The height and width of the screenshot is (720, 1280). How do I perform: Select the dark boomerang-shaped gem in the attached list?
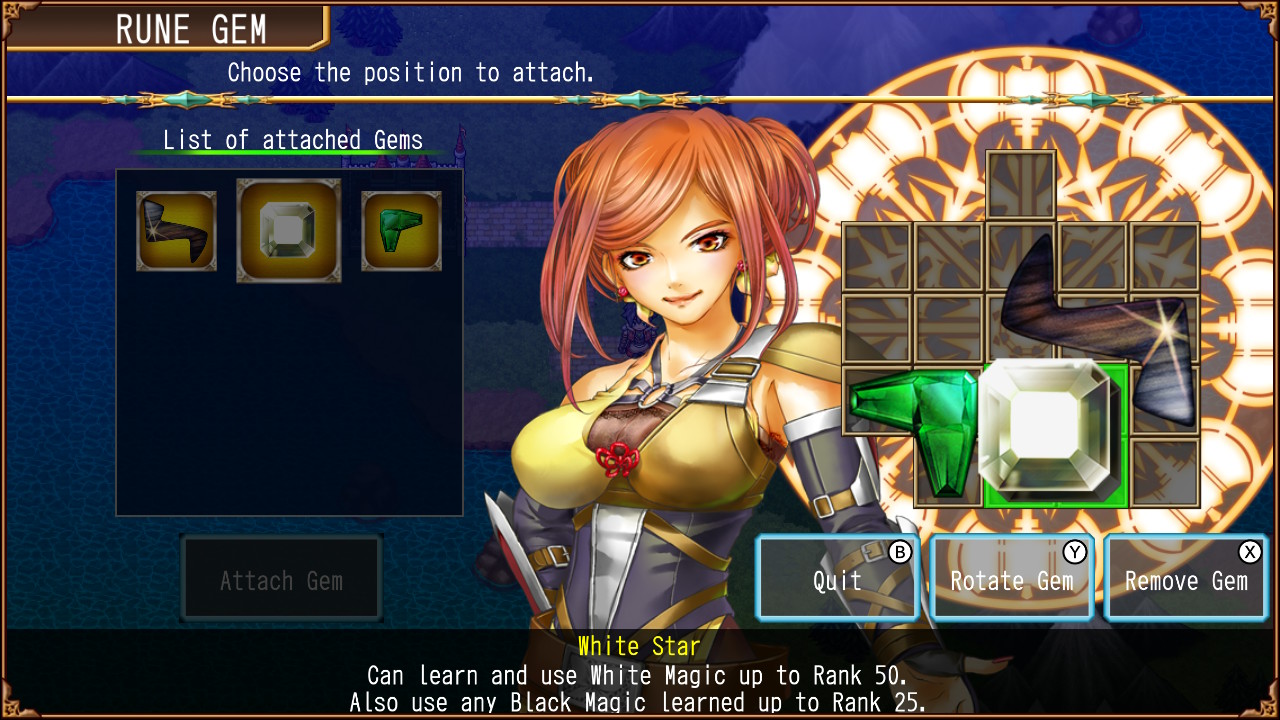pos(176,231)
